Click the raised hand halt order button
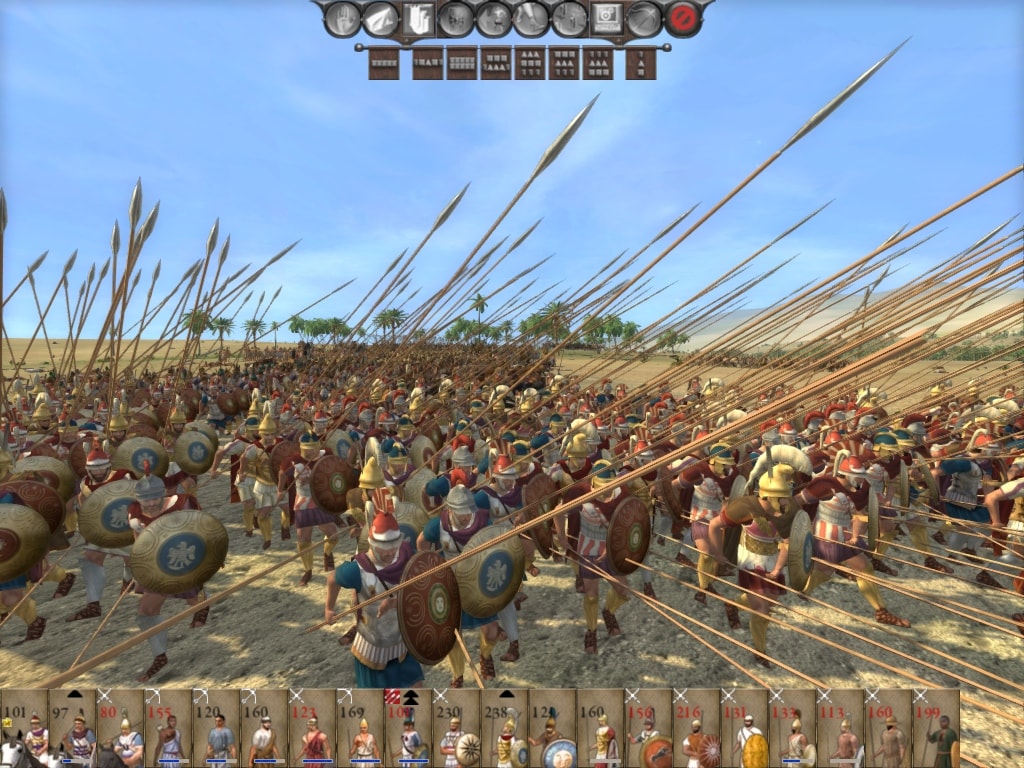Viewport: 1024px width, 768px height. pos(342,18)
